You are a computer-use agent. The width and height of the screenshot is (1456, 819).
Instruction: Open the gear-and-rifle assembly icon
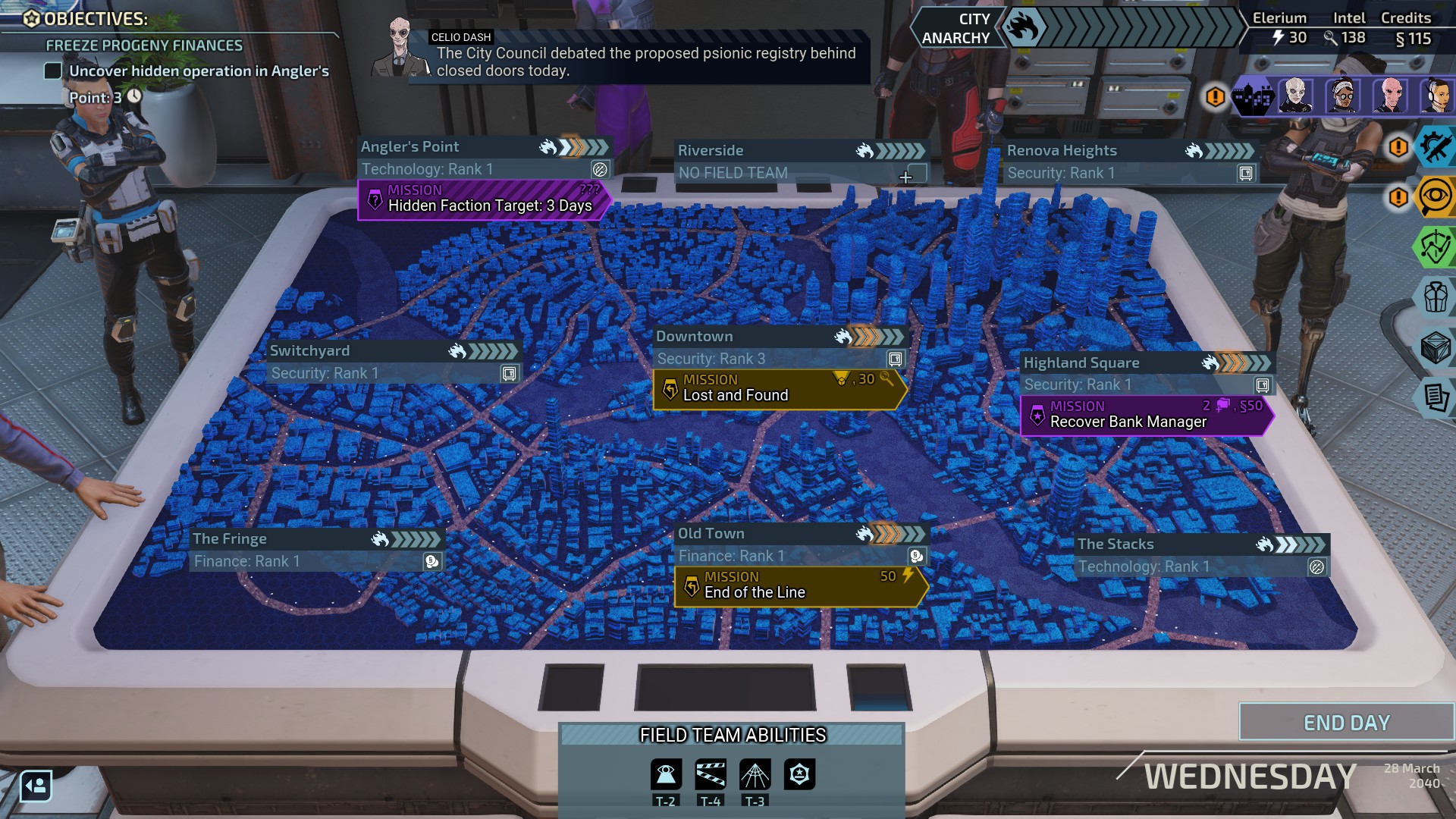pos(1435,146)
